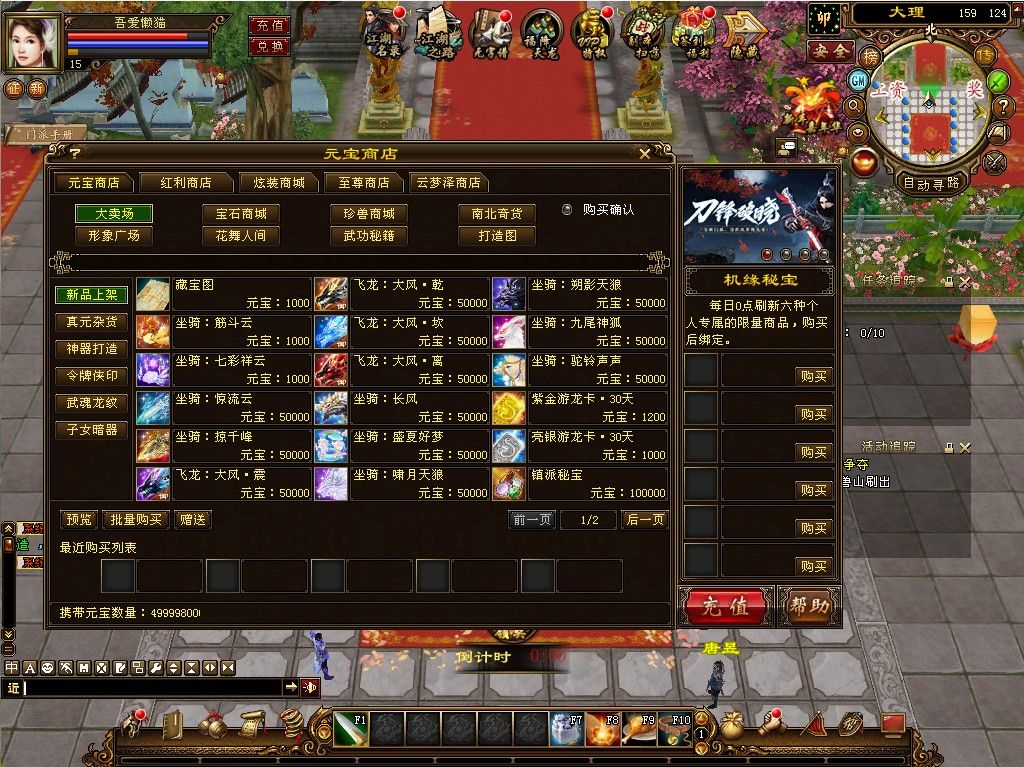Image resolution: width=1024 pixels, height=767 pixels.
Task: Toggle the 购买确认 option
Action: (x=567, y=210)
